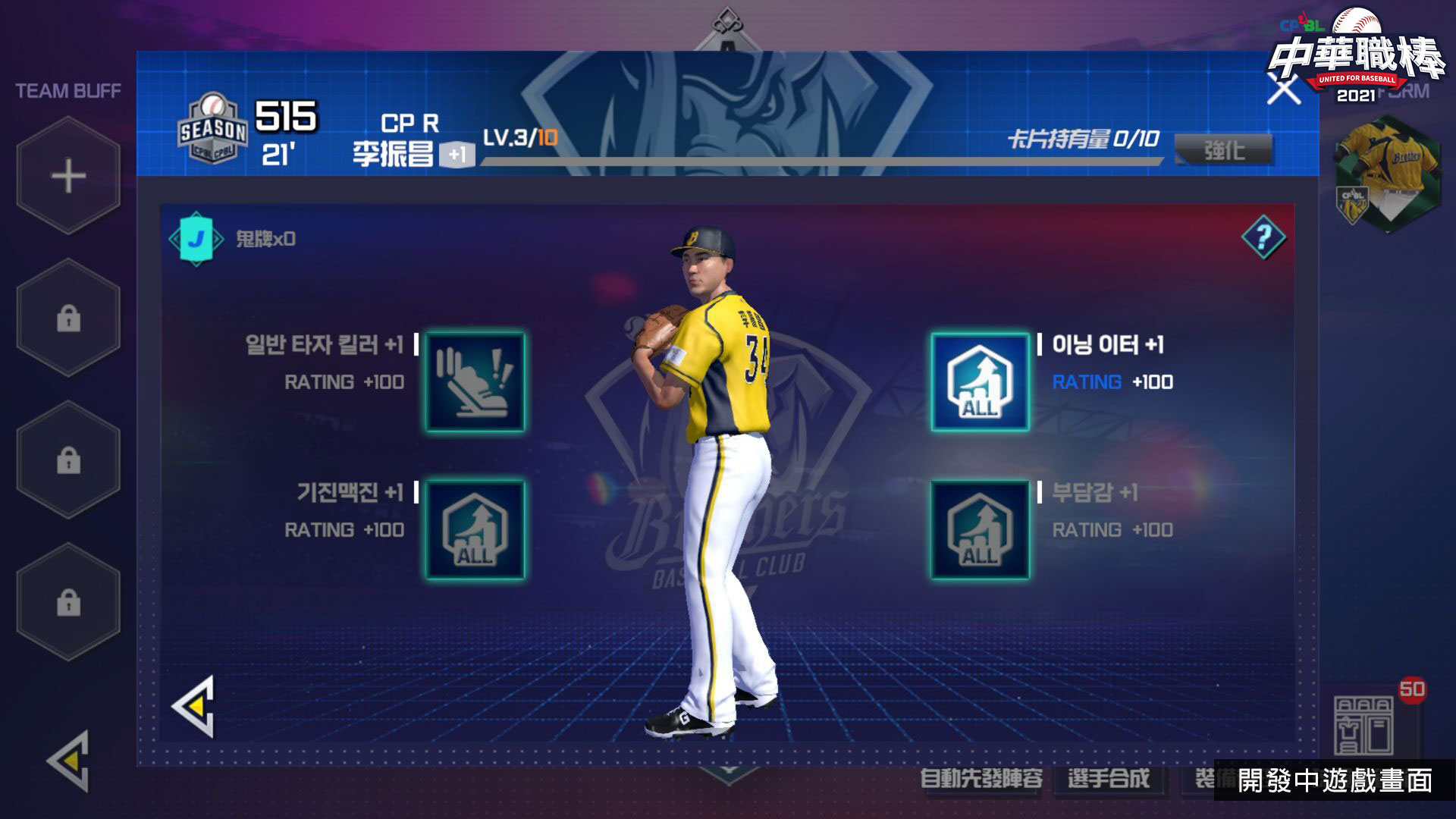Open 選手合成 player synthesis
This screenshot has height=819, width=1456.
point(1108,778)
